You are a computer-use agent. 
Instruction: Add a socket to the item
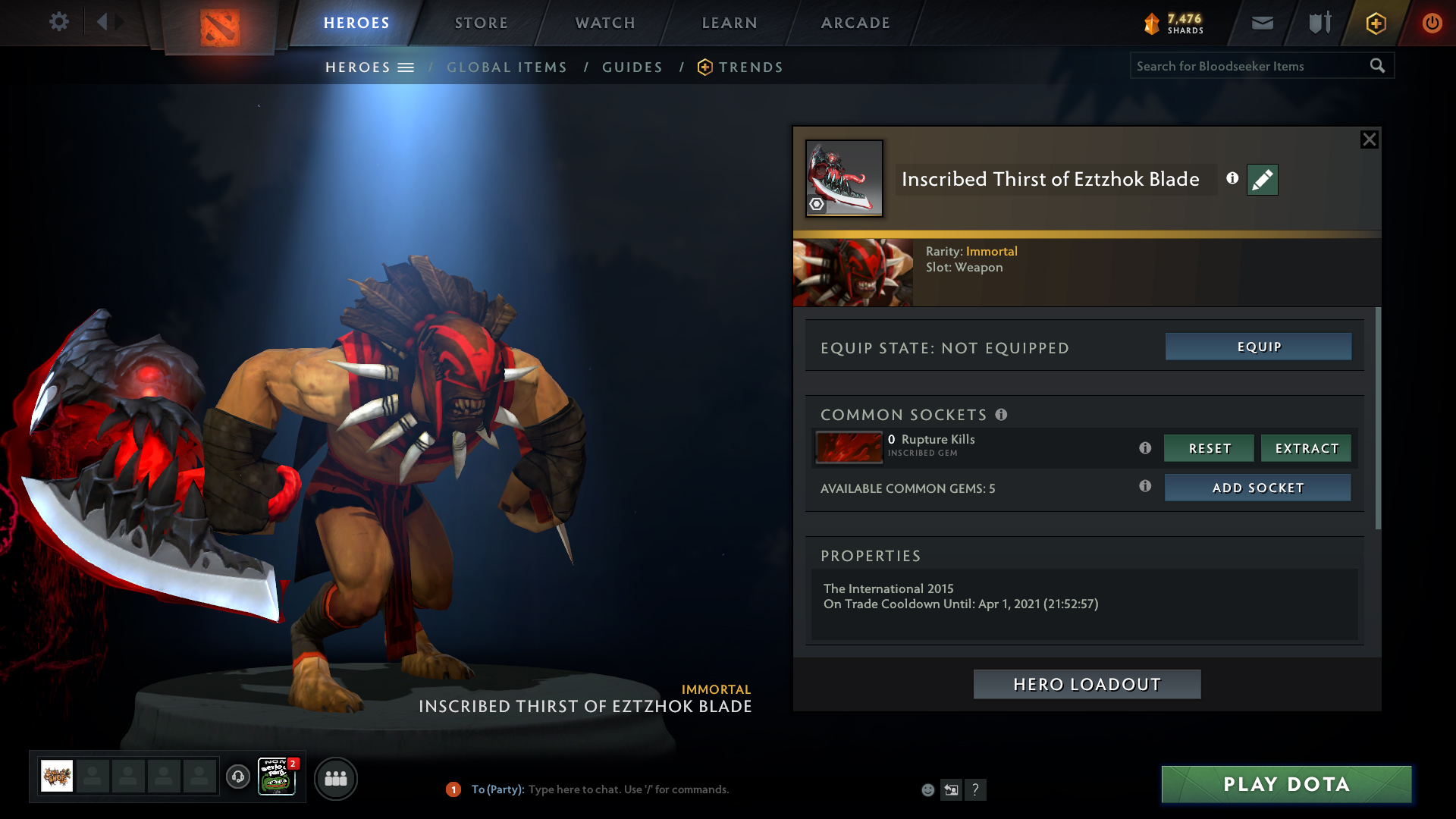[x=1257, y=488]
